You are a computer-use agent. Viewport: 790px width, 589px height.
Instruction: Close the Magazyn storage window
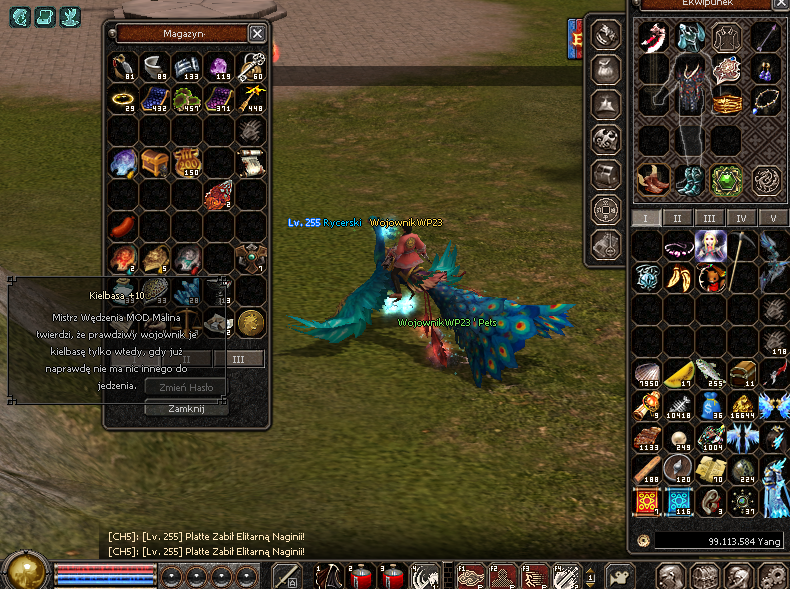(257, 33)
